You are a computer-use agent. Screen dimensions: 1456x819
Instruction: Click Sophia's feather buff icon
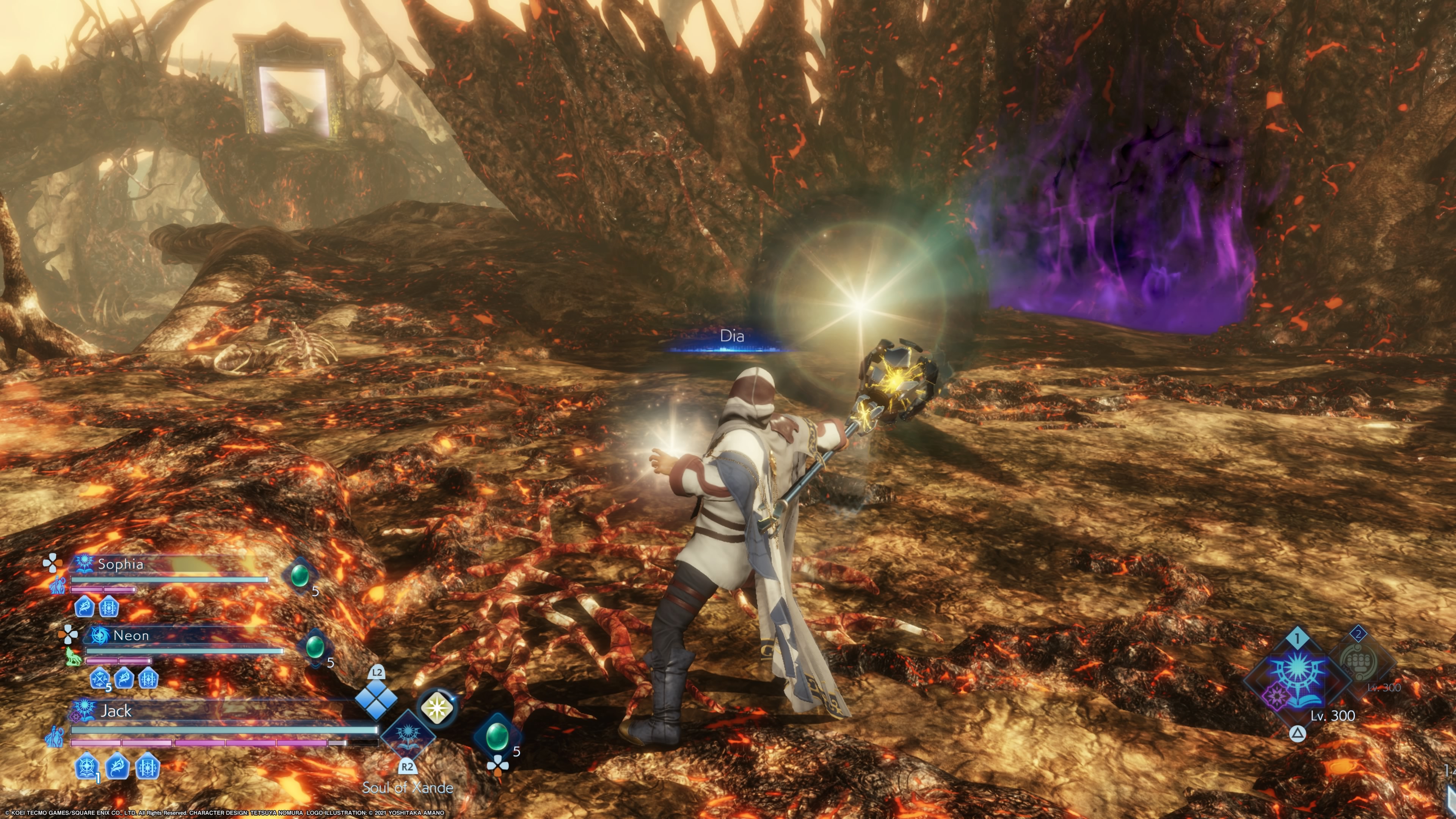(x=84, y=607)
